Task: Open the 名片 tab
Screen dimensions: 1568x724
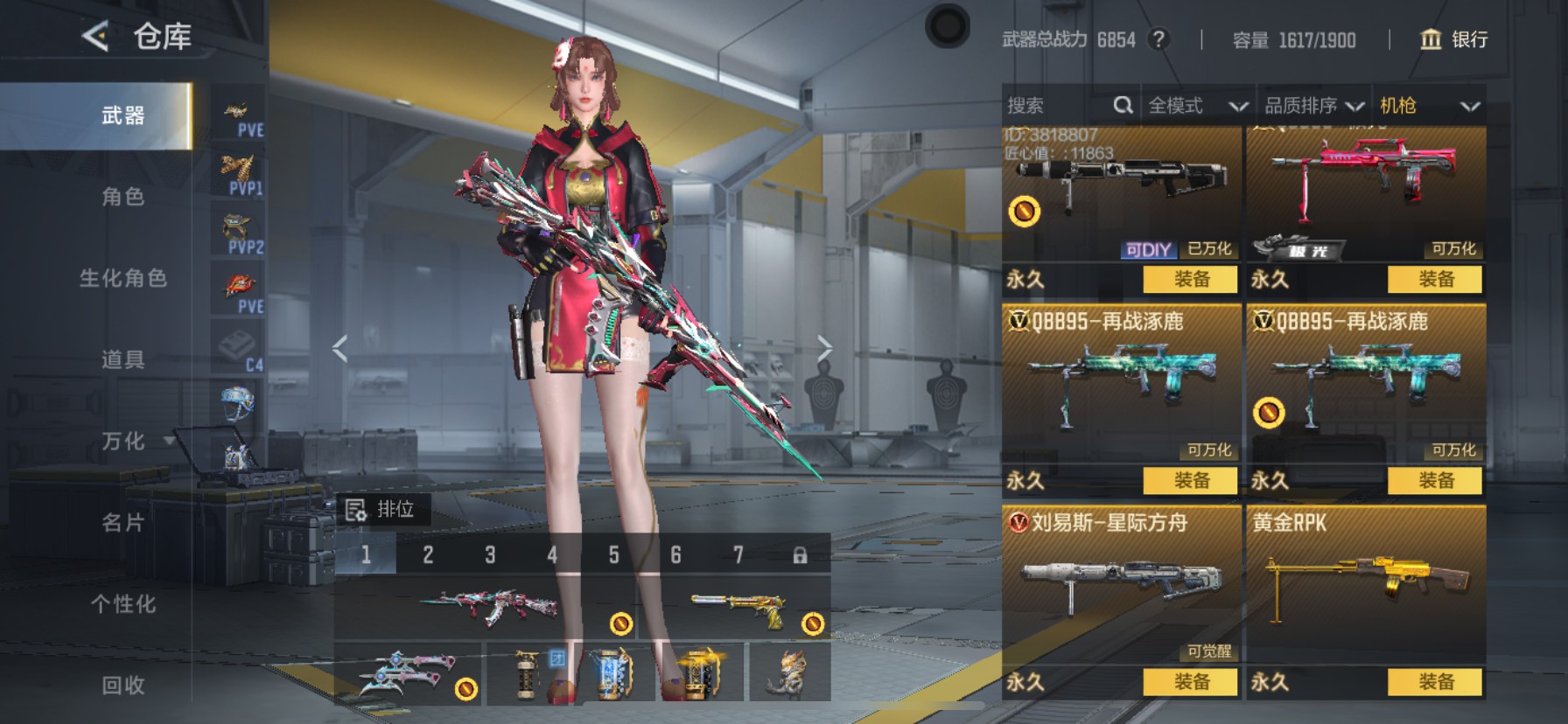Action: 122,523
